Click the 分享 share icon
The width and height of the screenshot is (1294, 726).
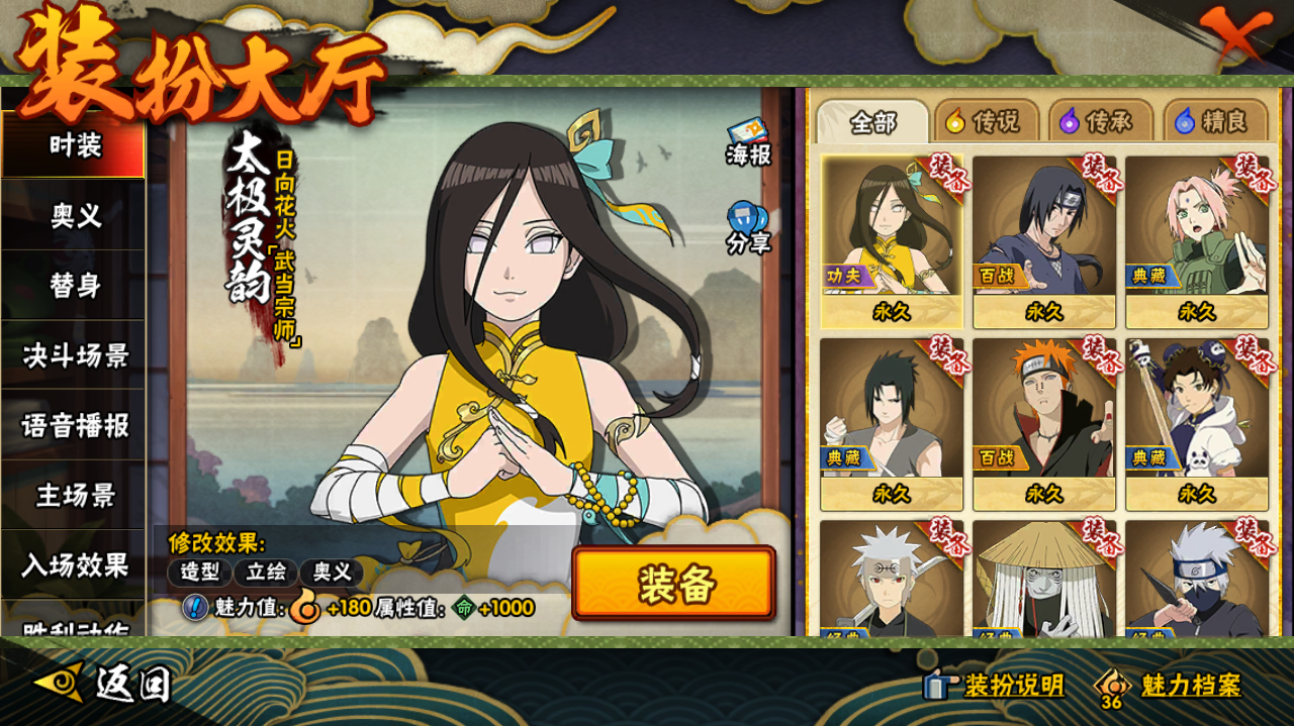coord(748,228)
